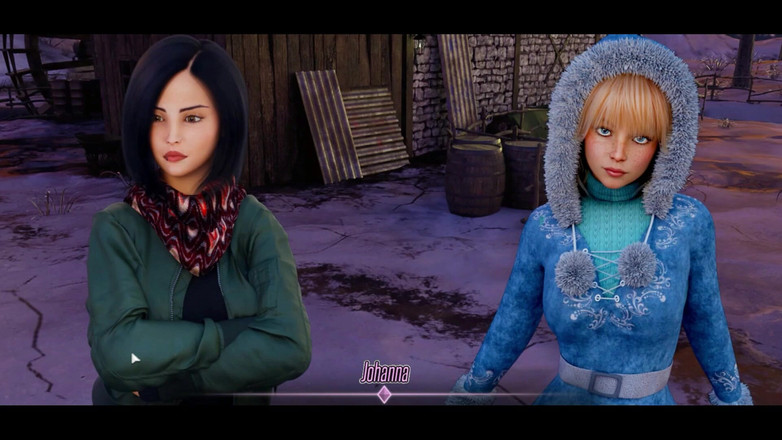This screenshot has height=440, width=782.
Task: Click the pink diamond dialogue advance marker
Action: point(384,394)
